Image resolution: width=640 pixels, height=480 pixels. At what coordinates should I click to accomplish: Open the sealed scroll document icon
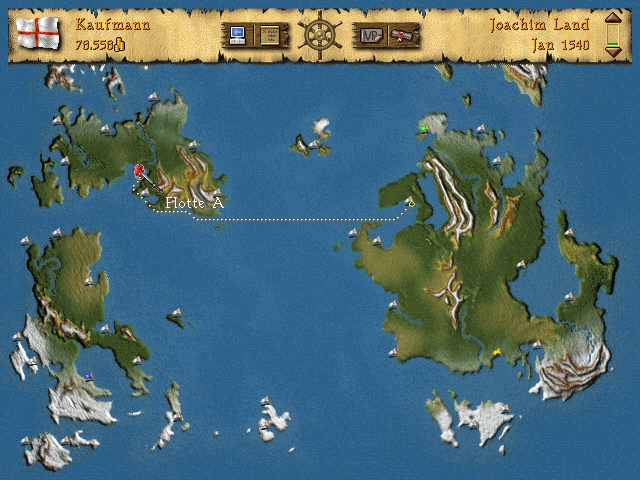[403, 36]
